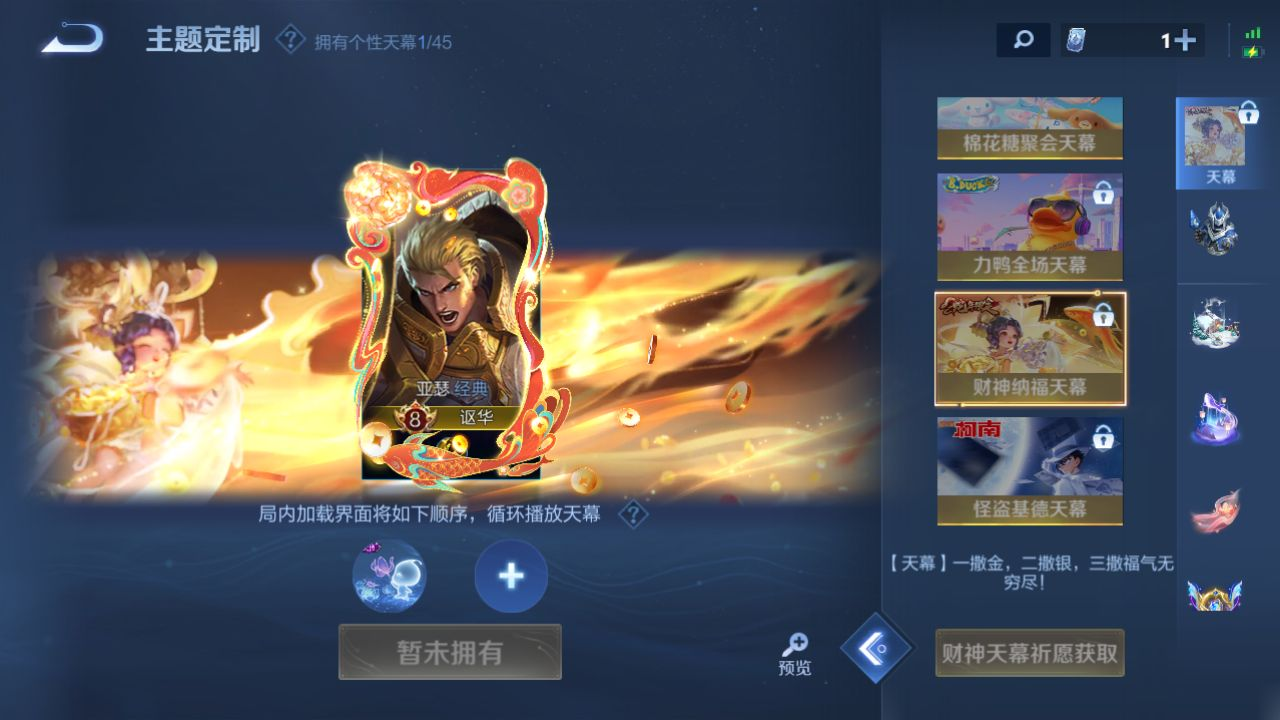The height and width of the screenshot is (720, 1280).
Task: Open the pink shooting star category
Action: (x=1215, y=511)
